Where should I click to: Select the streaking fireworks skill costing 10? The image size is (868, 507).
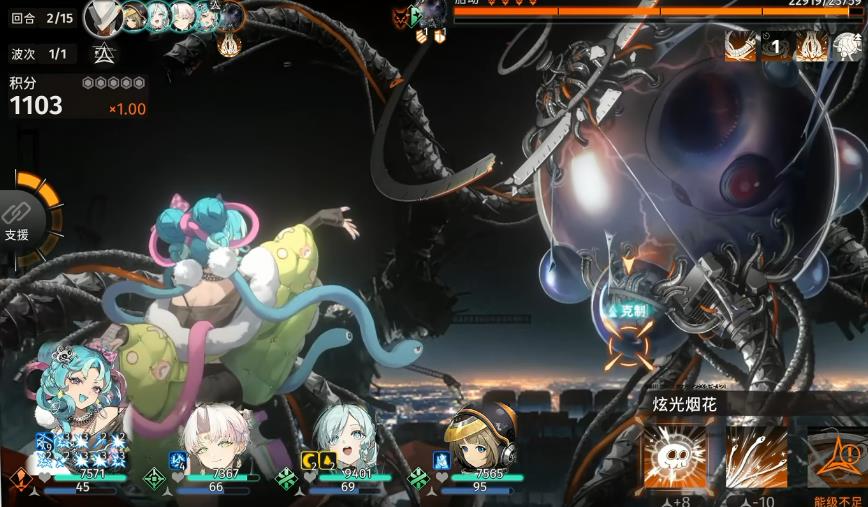click(x=757, y=457)
